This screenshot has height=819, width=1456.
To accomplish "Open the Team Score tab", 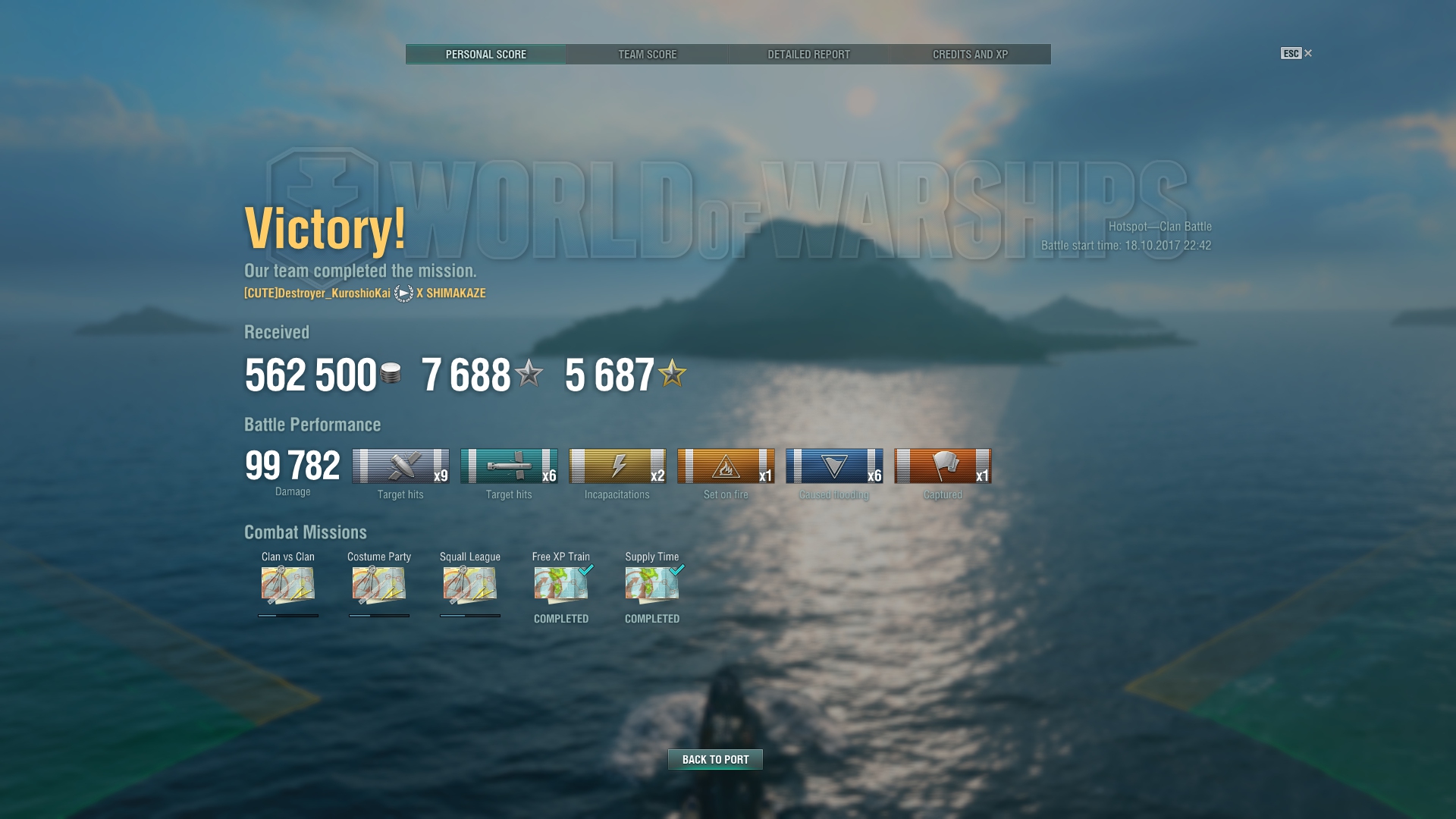I will click(x=647, y=55).
